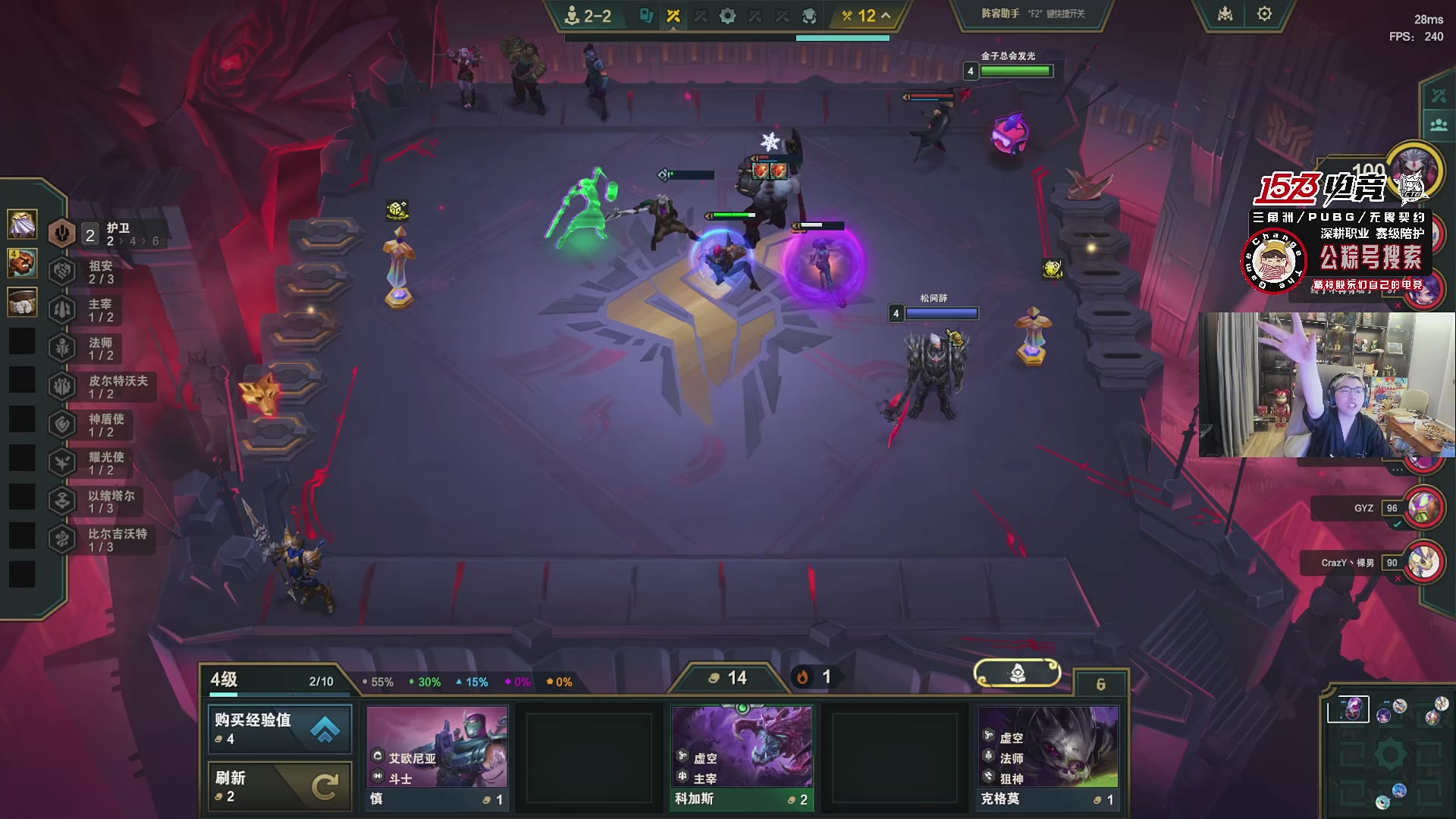
Task: Expand the stage 12 counter dropdown
Action: pos(865,16)
